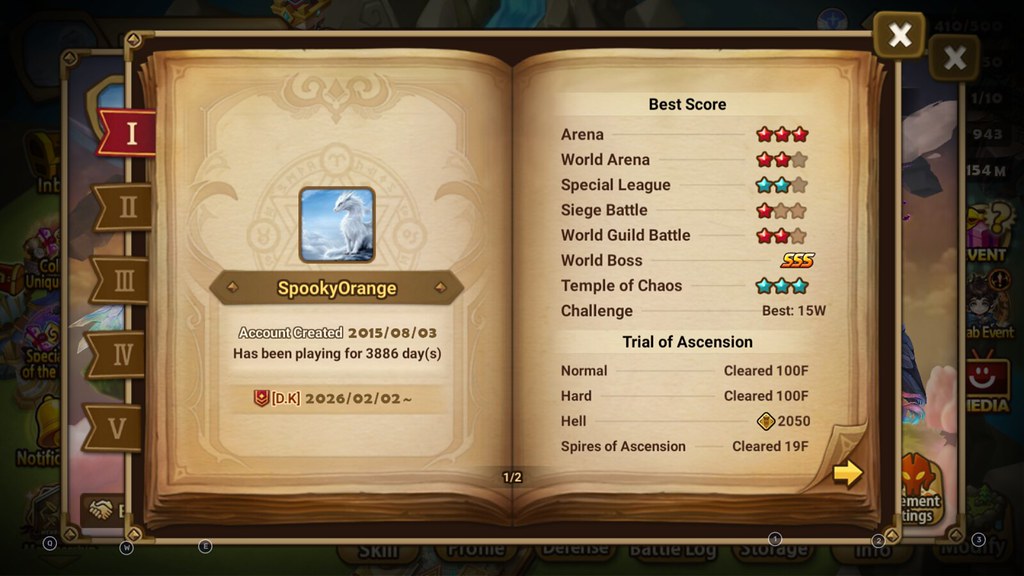Close the profile book window

click(x=899, y=36)
